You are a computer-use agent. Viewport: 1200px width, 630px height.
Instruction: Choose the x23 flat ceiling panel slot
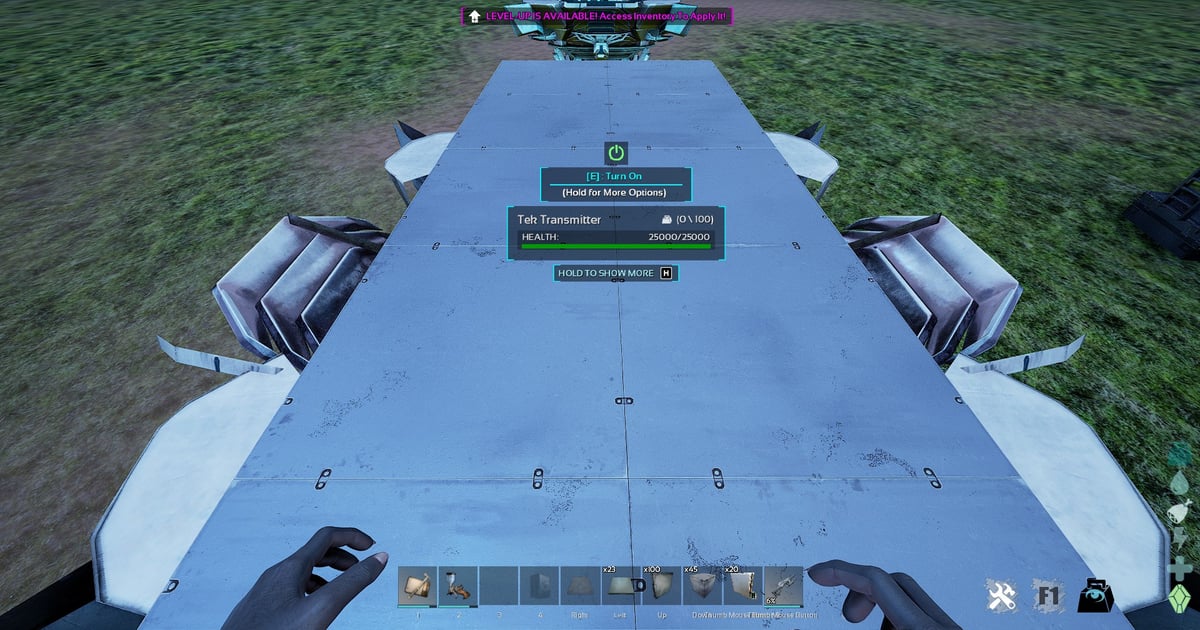(x=621, y=585)
